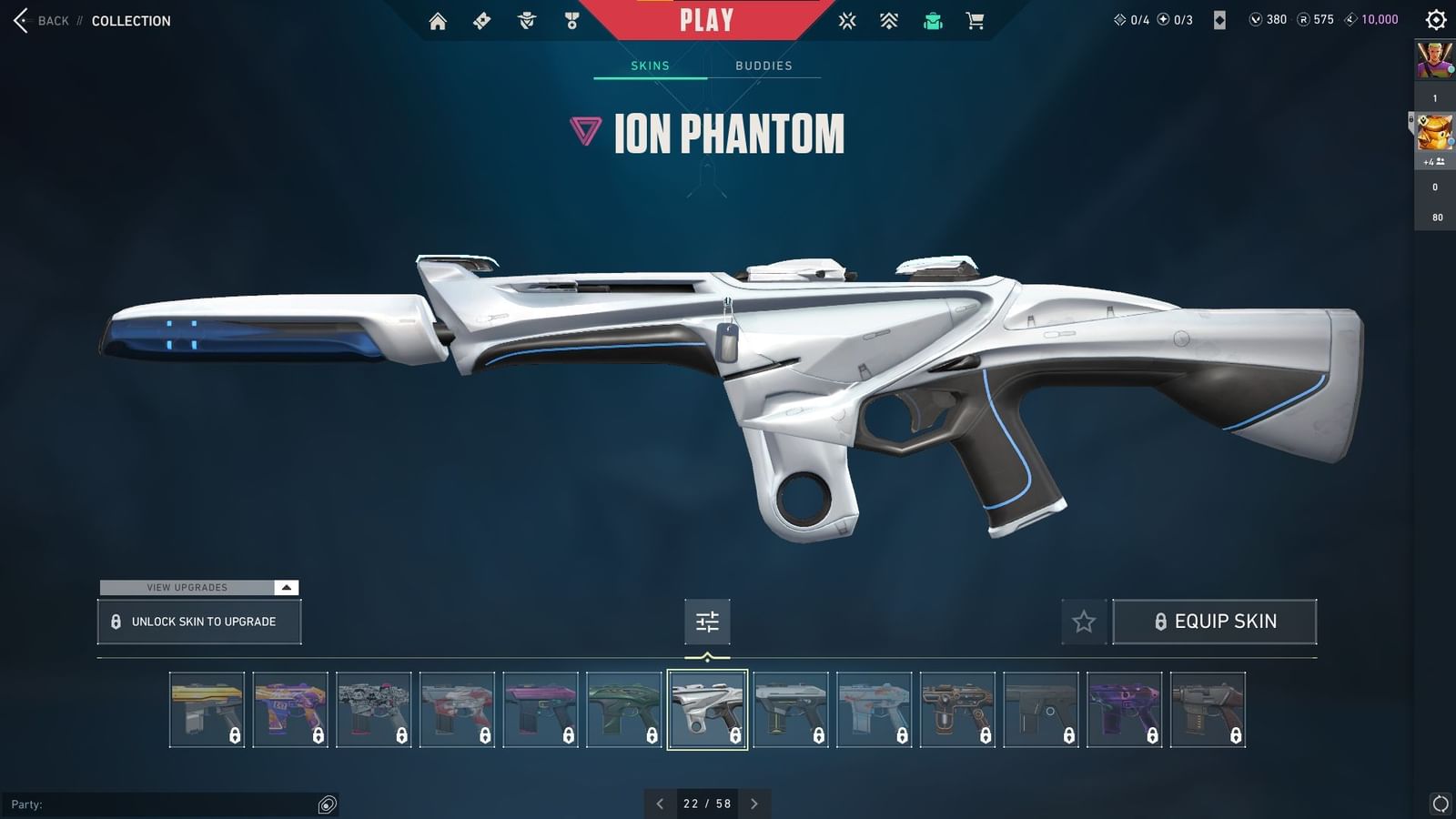Open the Store shopping cart icon
Screen dimensions: 1456x819
coord(975,19)
